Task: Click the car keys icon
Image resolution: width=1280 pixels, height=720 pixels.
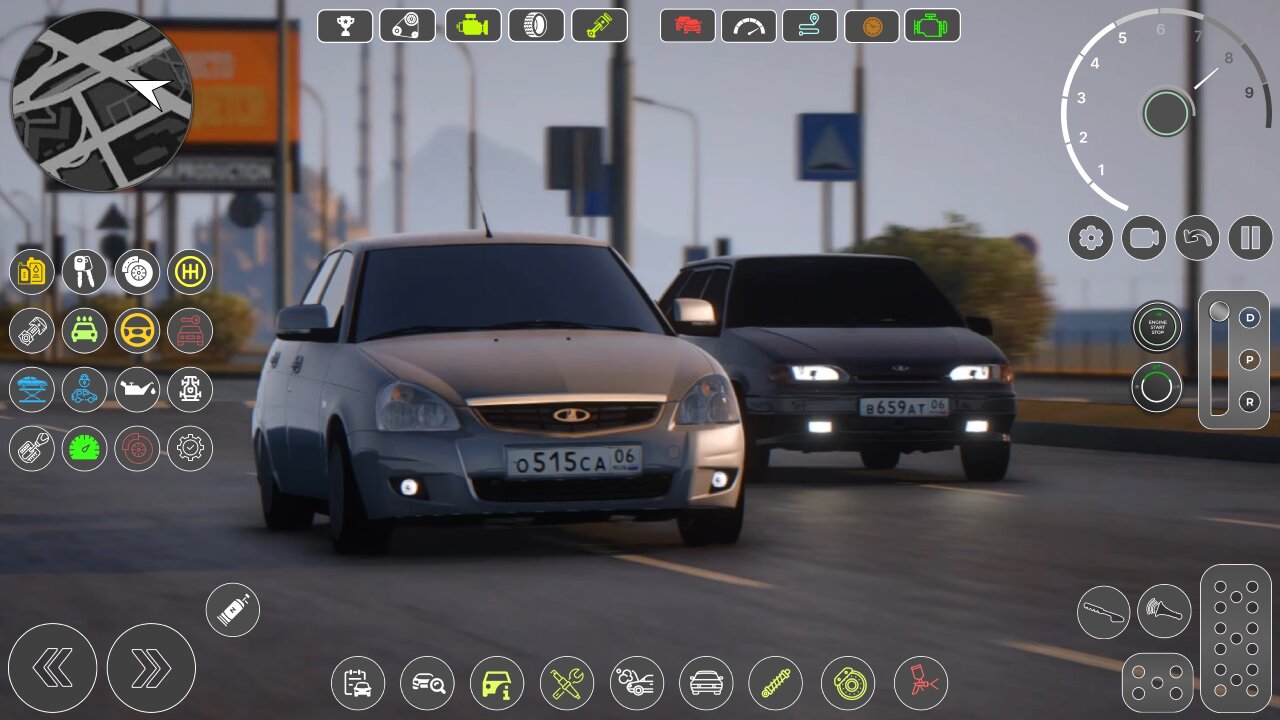Action: (84, 272)
